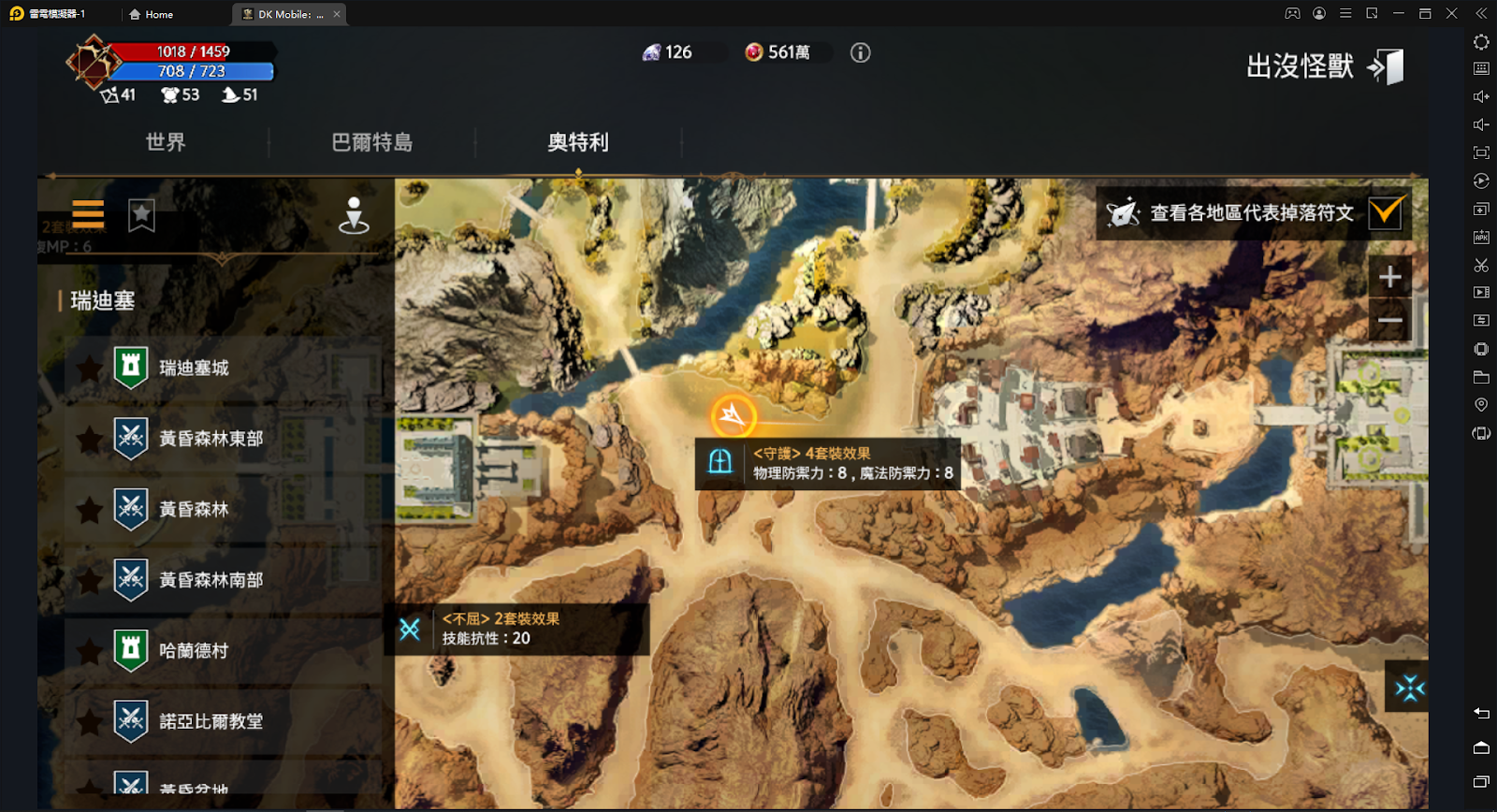This screenshot has width=1497, height=812.
Task: Select 瑞迪塞城 from the area list
Action: tap(194, 368)
